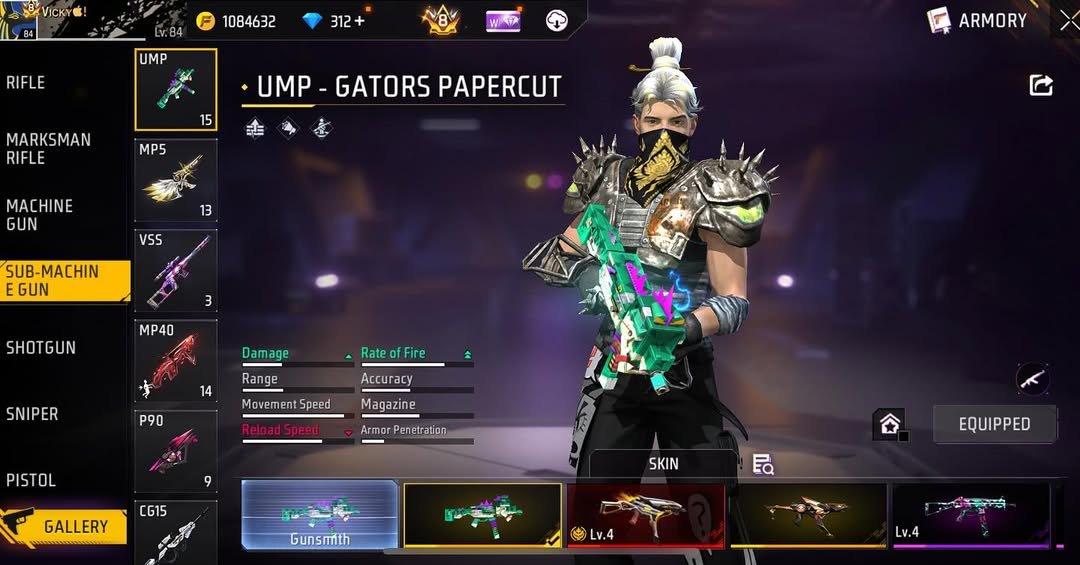
Task: Open the Marksman Rifle category
Action: 48,149
